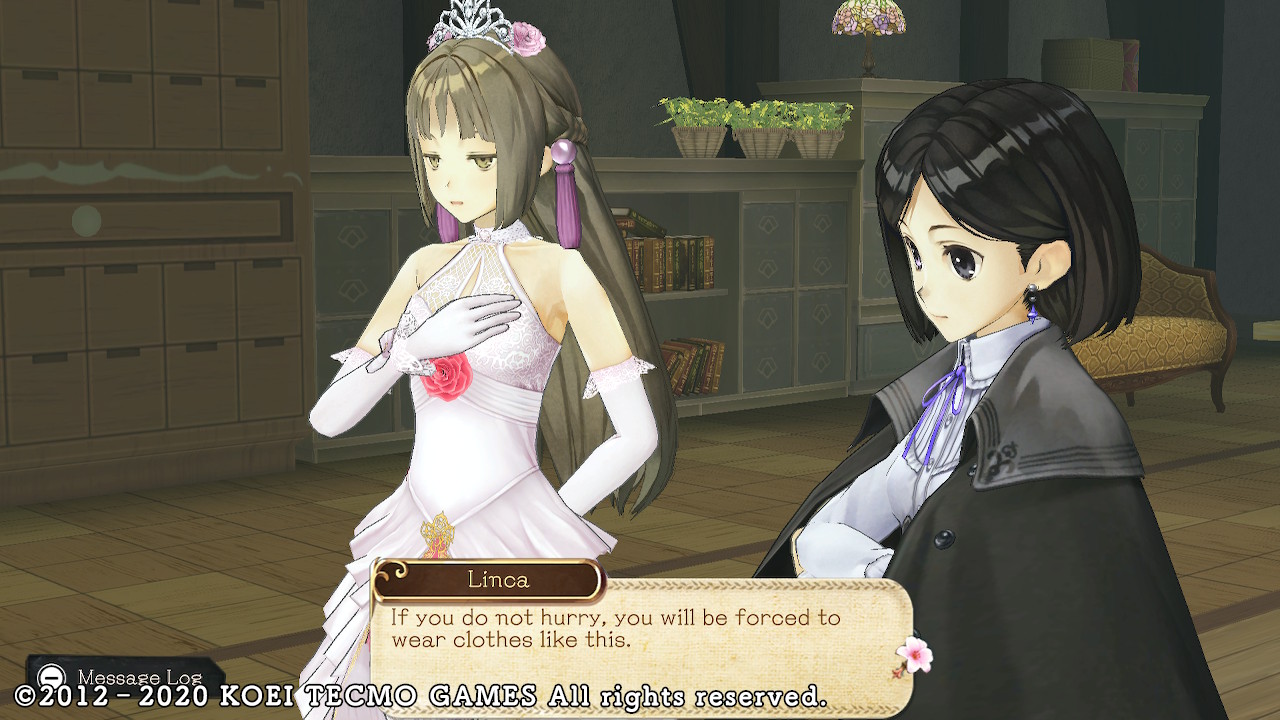Click the cherry blossom continue indicator
The image size is (1280, 720).
(913, 655)
